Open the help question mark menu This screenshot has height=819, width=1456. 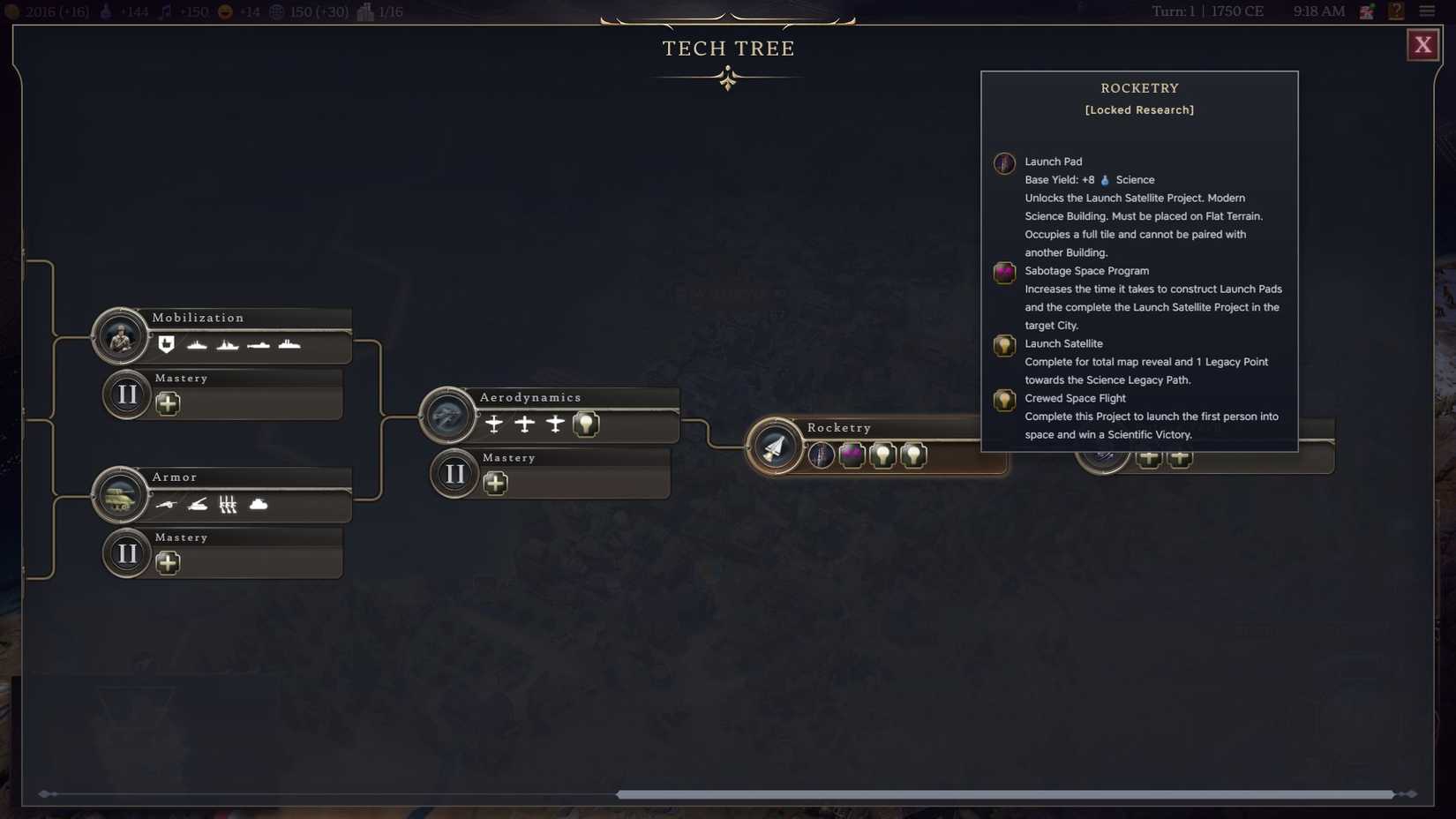[1396, 11]
